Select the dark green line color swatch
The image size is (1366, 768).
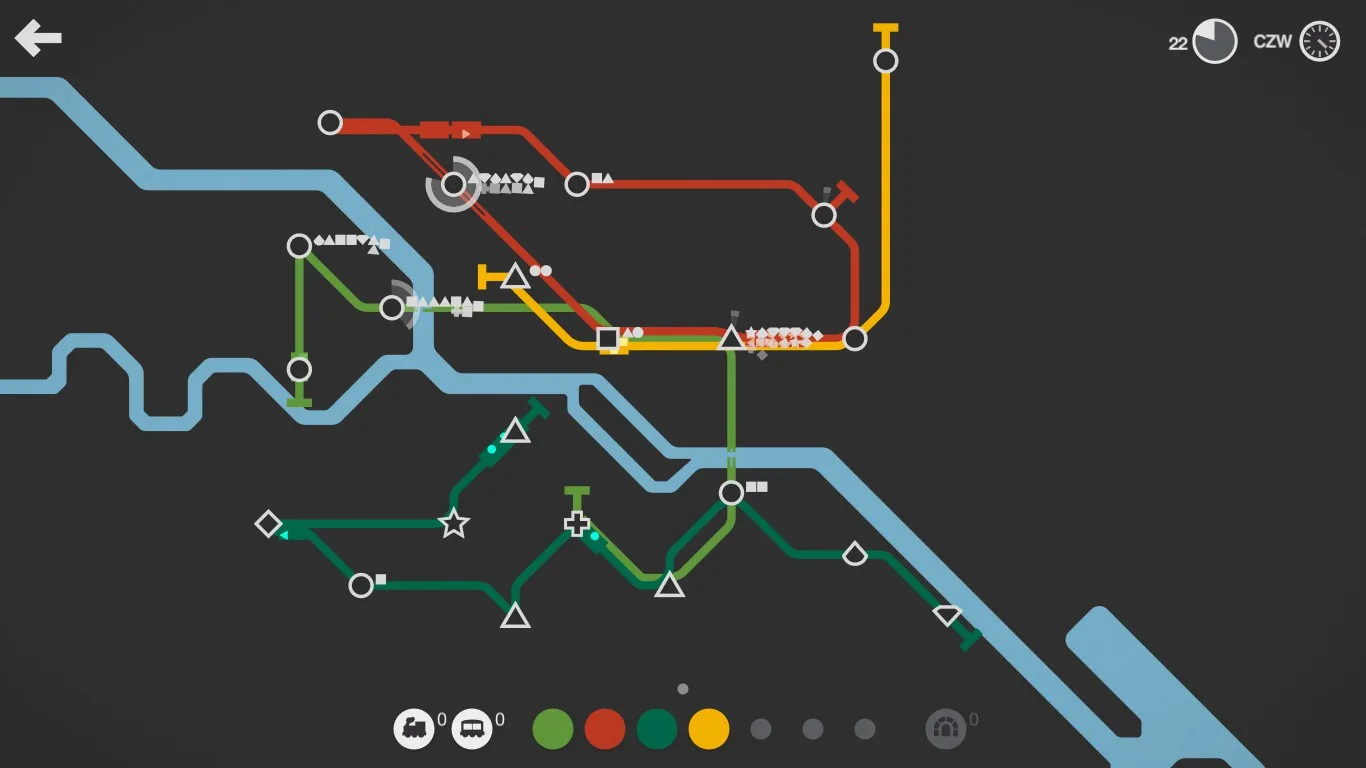tap(657, 728)
